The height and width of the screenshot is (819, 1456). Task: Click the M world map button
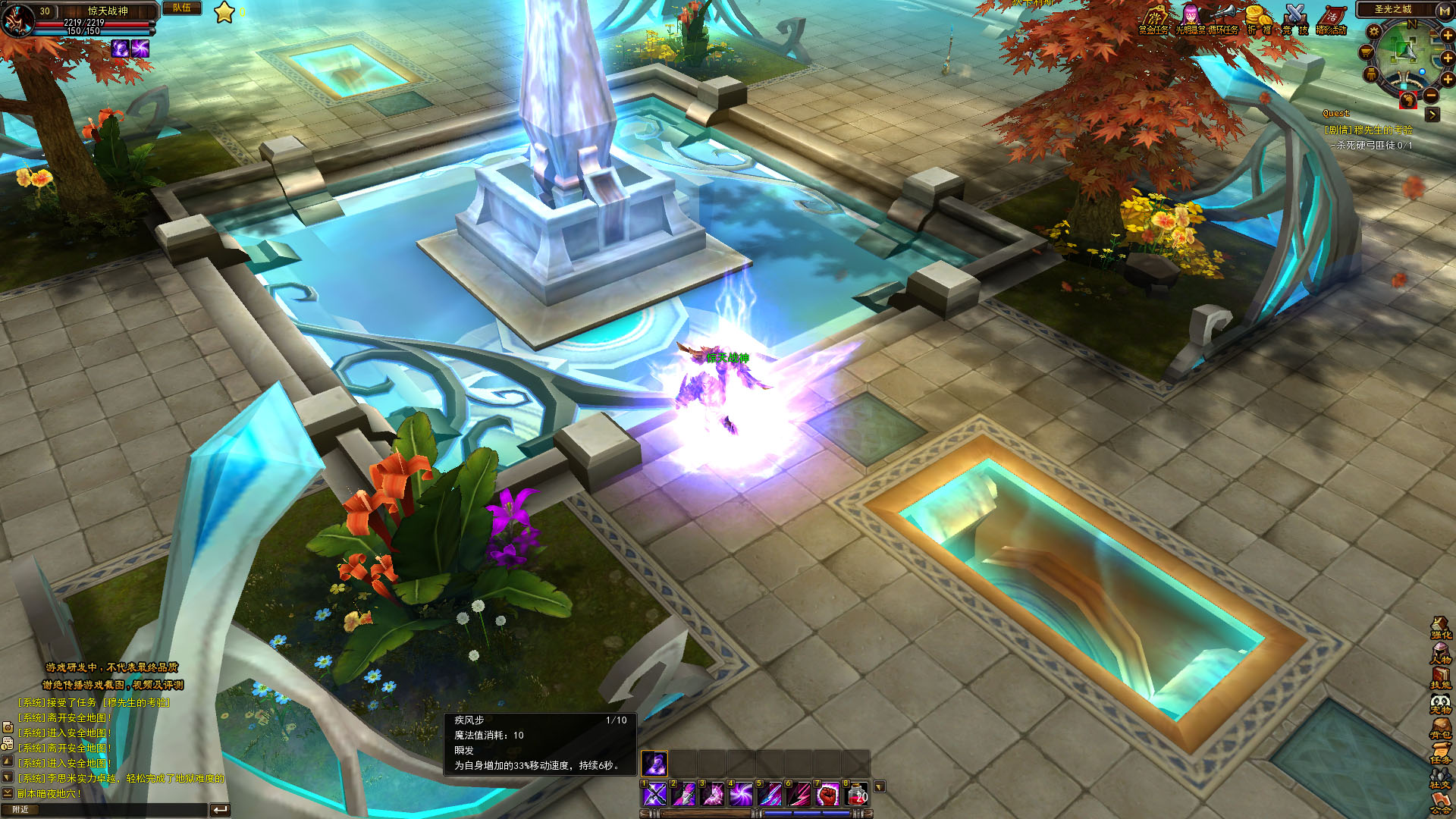tap(1445, 10)
